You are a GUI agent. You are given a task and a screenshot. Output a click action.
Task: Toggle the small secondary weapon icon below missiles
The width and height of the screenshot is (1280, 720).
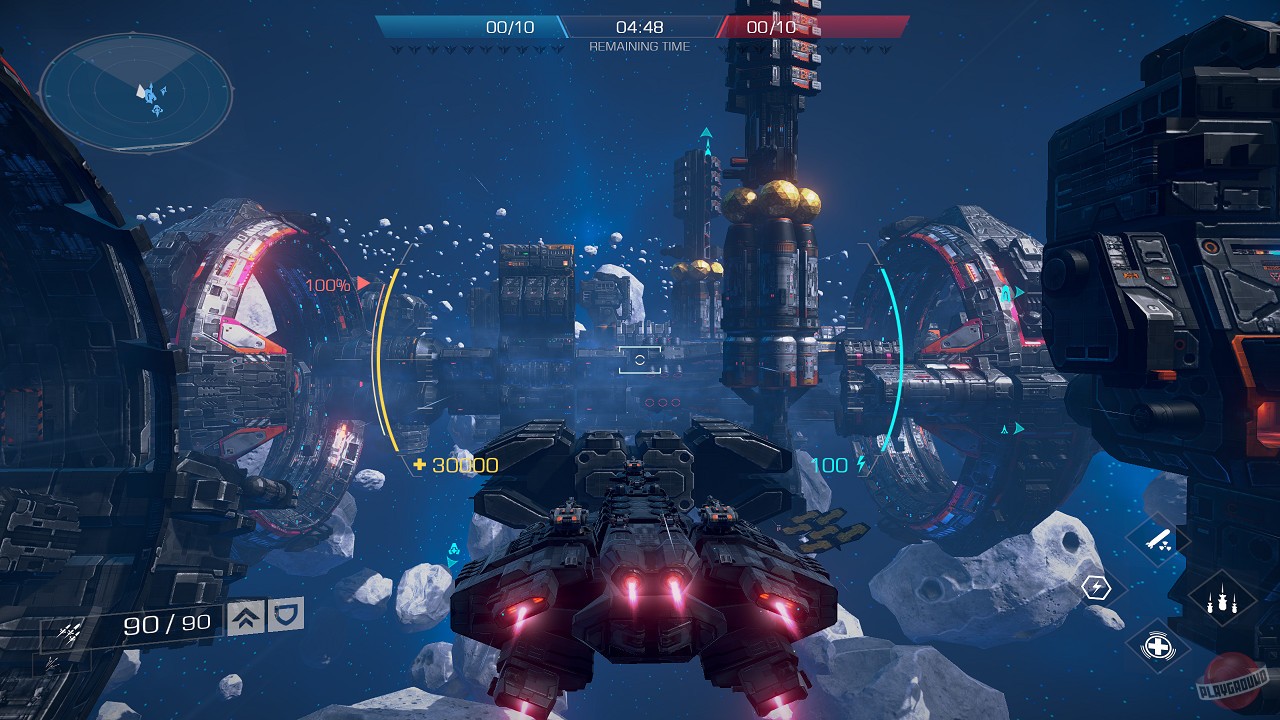(52, 662)
